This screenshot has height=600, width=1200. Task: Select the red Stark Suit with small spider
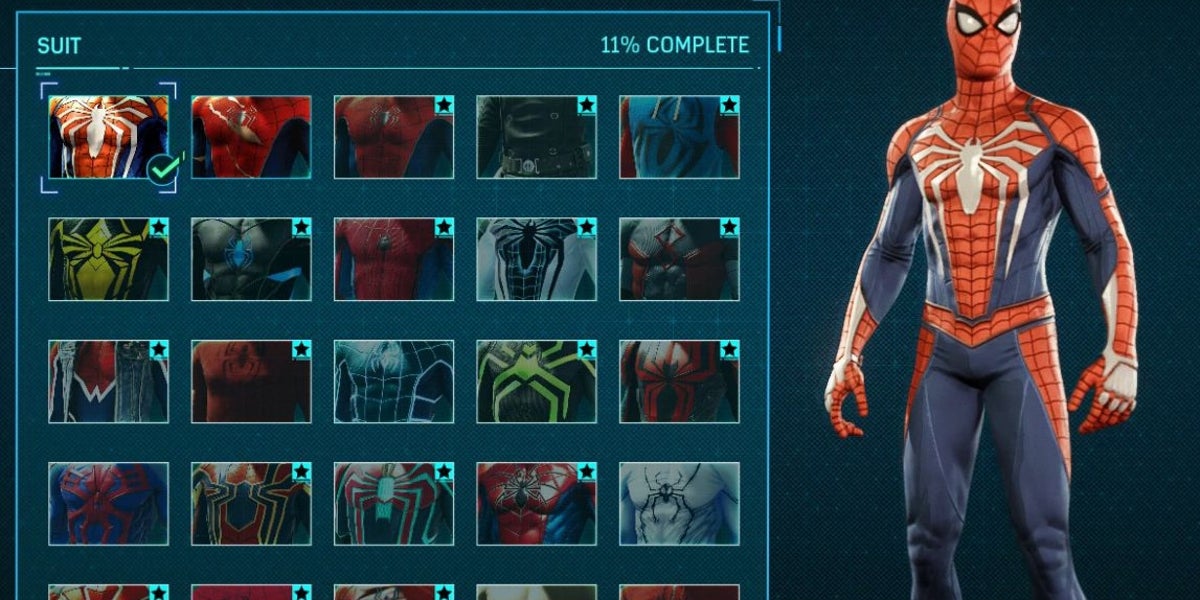click(x=393, y=259)
